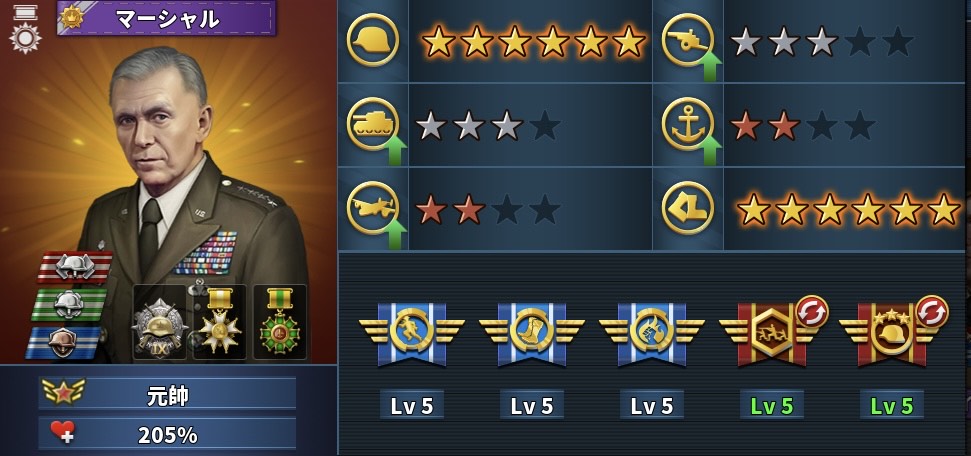Open the green cross medal slot
Screen dimensions: 971x456
click(279, 322)
